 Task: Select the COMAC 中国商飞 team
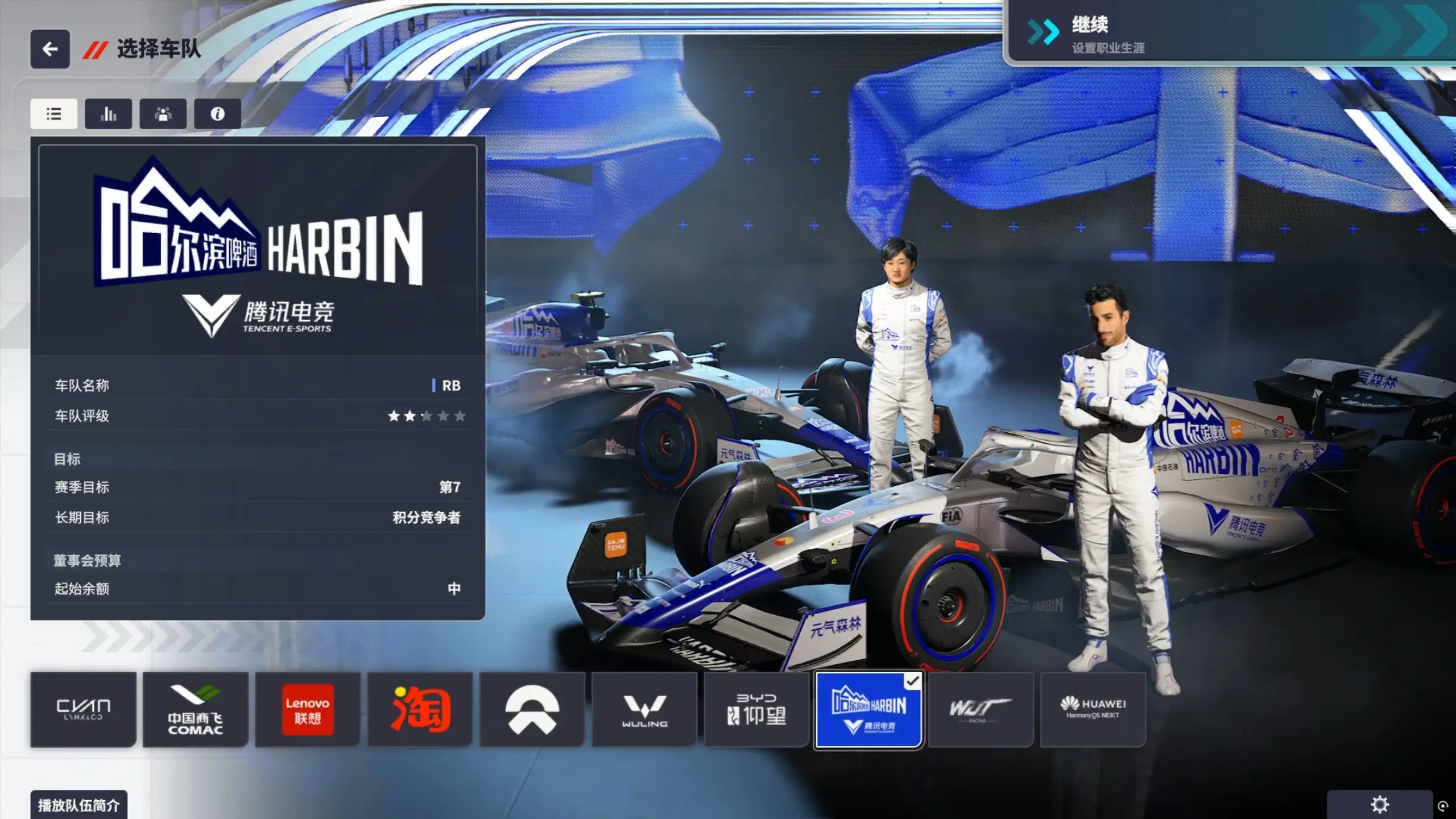(195, 709)
